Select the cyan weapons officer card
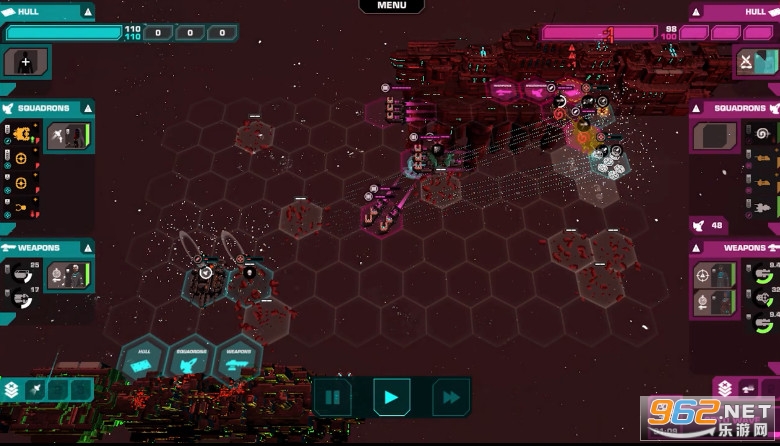This screenshot has width=780, height=446. 68,274
